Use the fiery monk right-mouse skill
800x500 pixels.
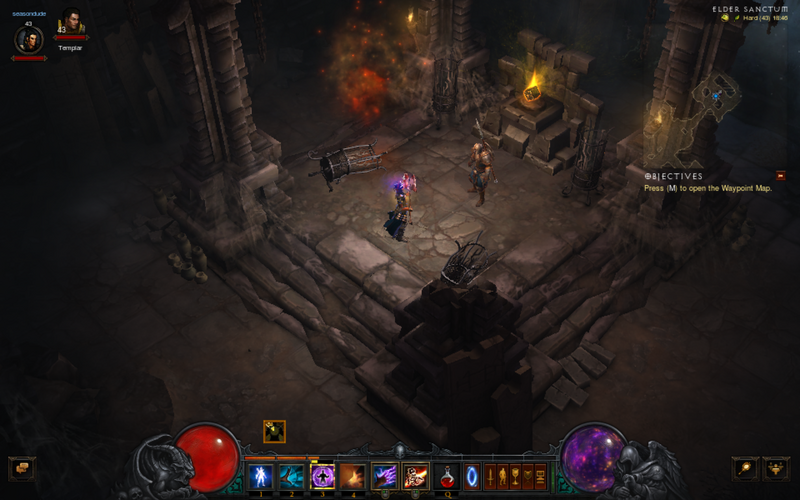[x=416, y=476]
